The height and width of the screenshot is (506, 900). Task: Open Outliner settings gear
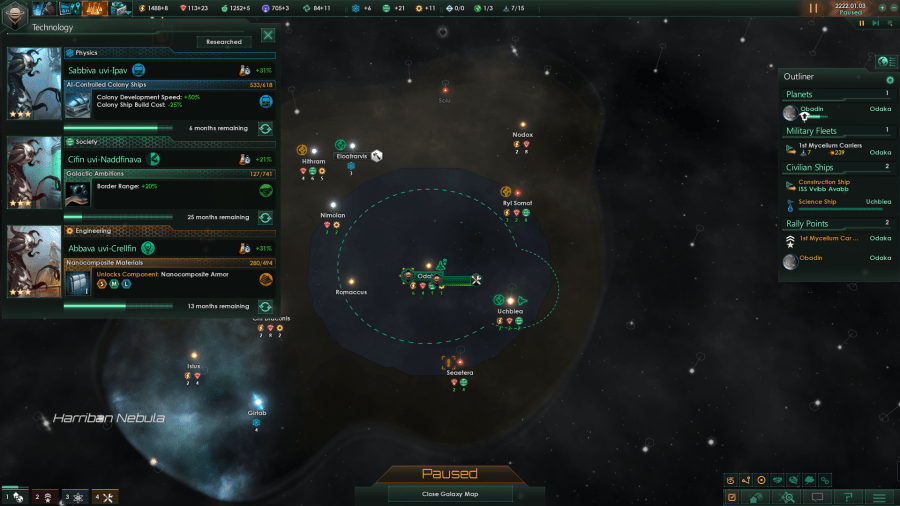tap(890, 80)
